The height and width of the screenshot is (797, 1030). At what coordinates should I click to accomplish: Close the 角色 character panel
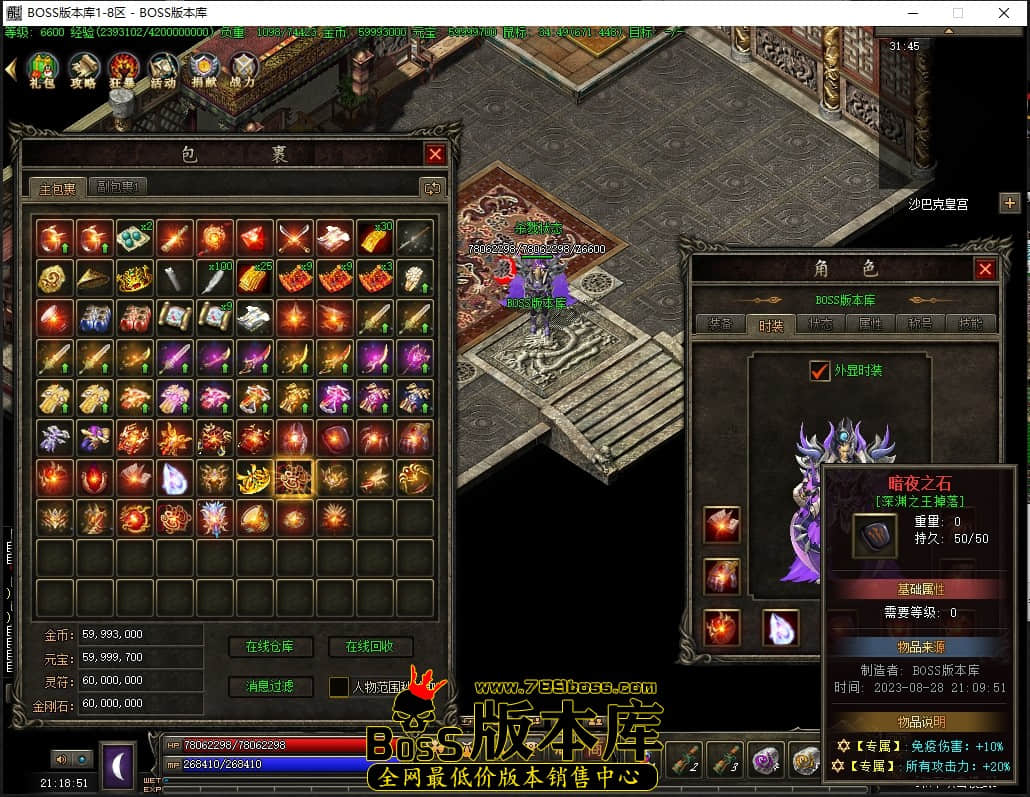[x=985, y=269]
